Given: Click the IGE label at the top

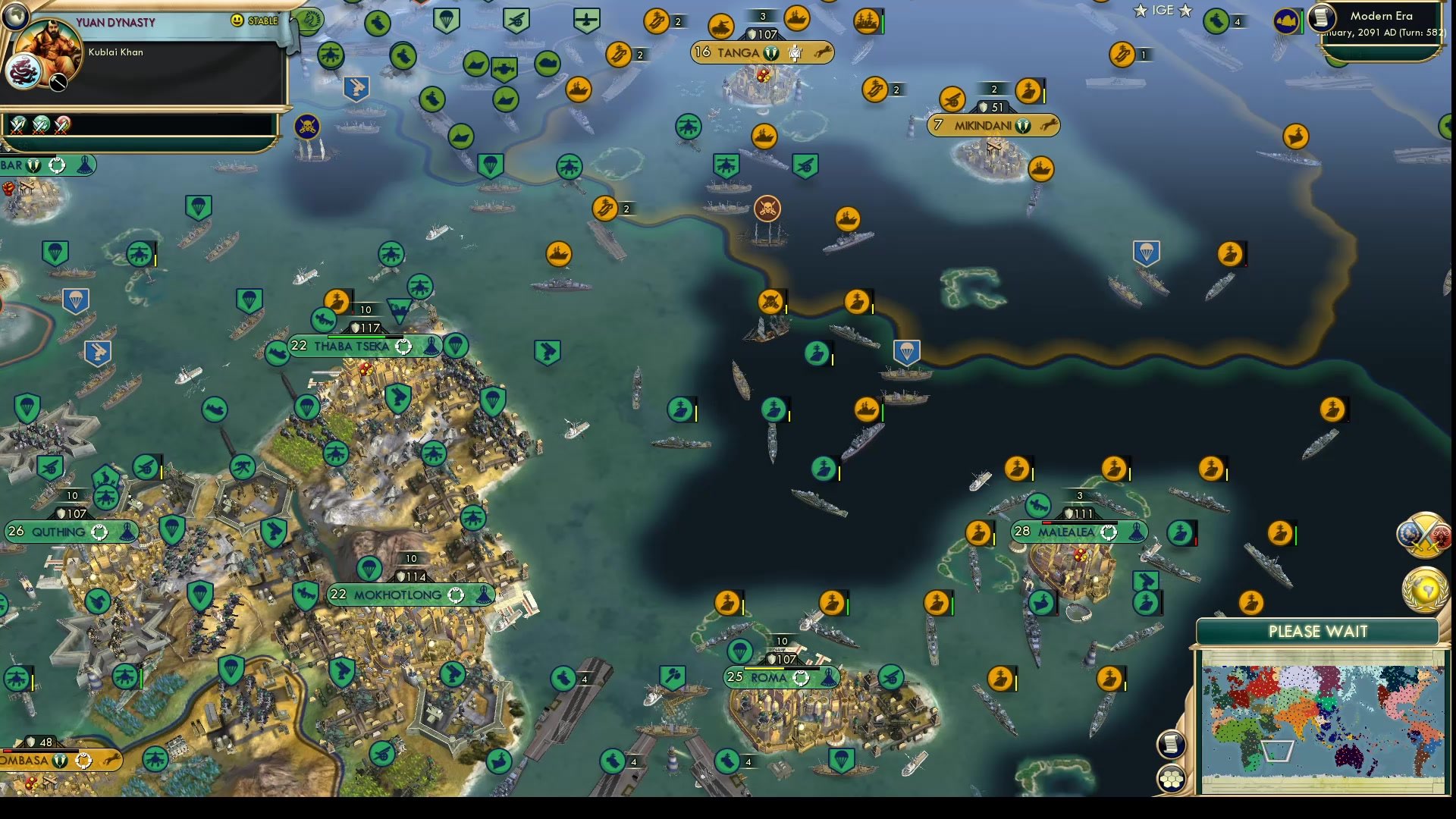Looking at the screenshot, I should point(1163,11).
